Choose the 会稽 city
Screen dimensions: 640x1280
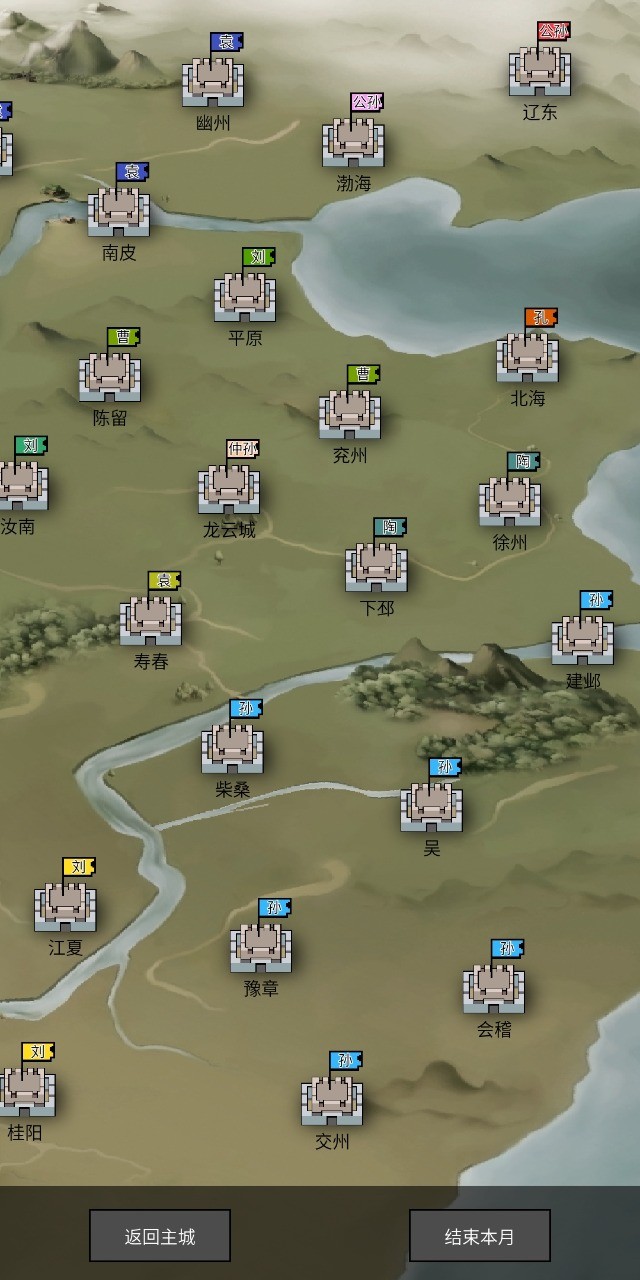[x=494, y=988]
